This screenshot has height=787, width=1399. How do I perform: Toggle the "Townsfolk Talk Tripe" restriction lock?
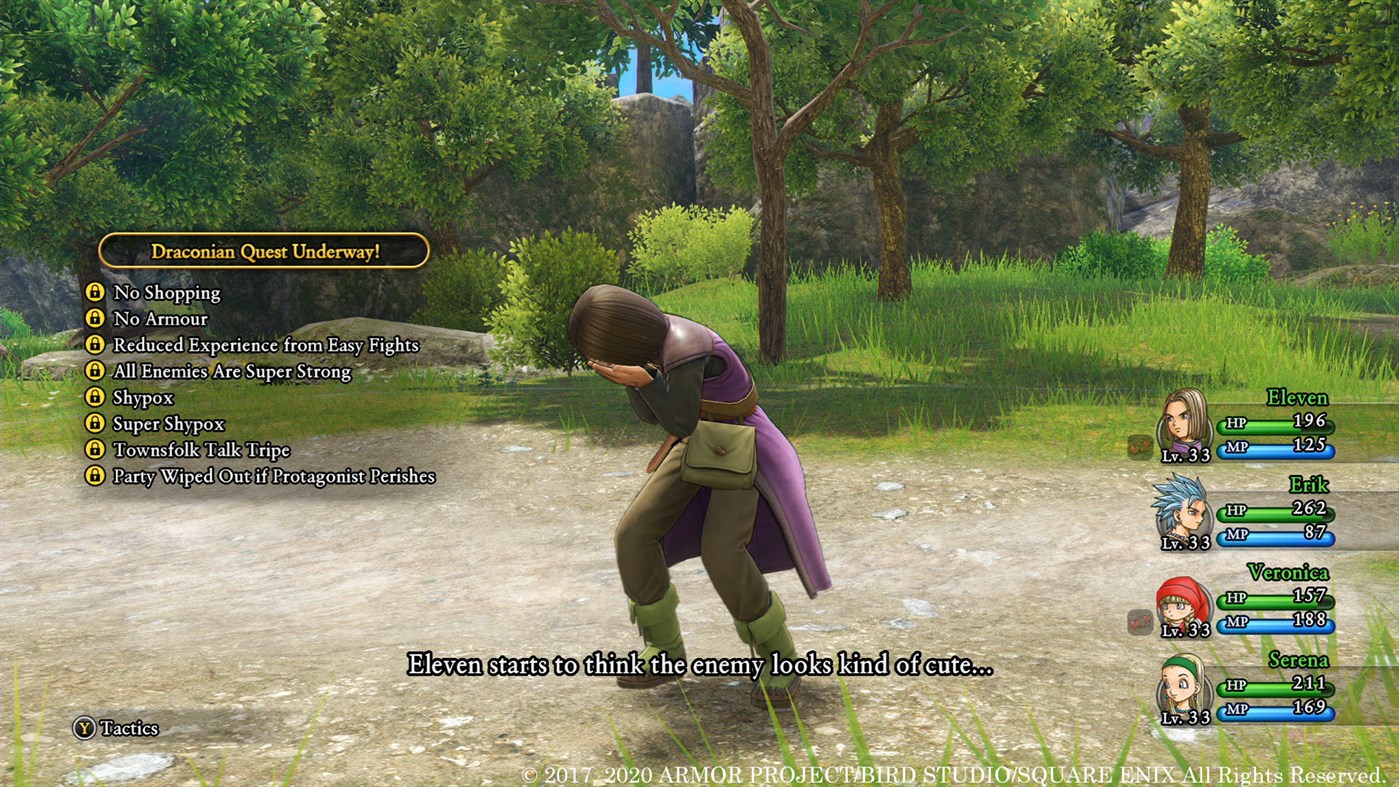click(97, 451)
